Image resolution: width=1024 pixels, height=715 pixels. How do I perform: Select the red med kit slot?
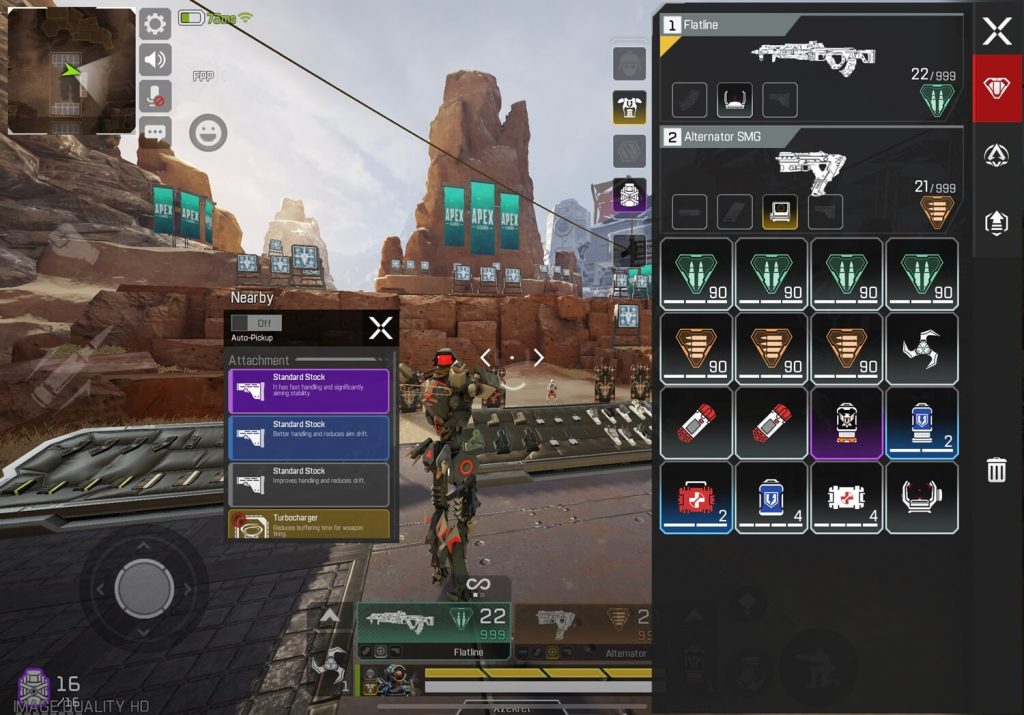pyautogui.click(x=696, y=497)
